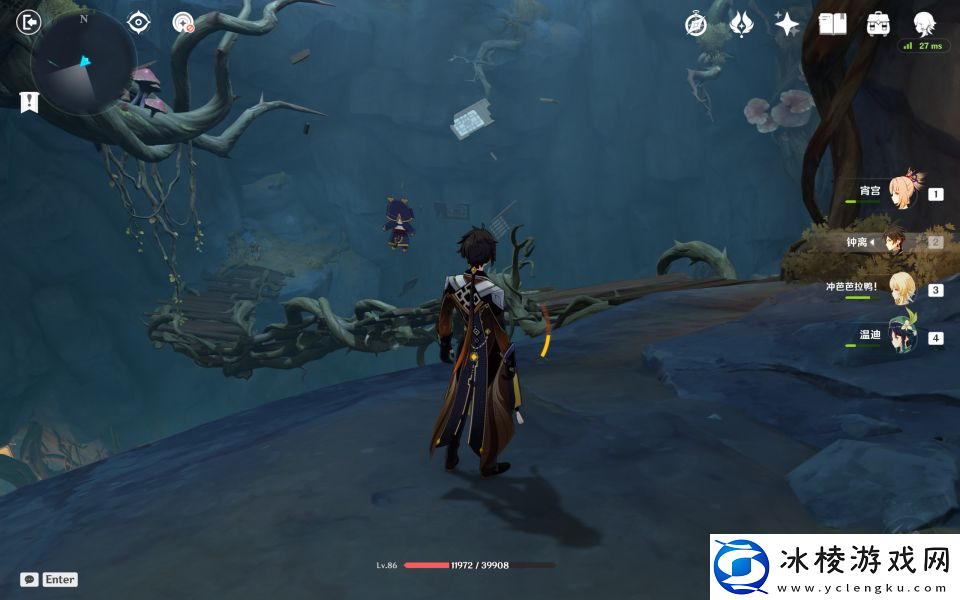Open the target icon with red dot
The width and height of the screenshot is (960, 600).
[x=183, y=22]
